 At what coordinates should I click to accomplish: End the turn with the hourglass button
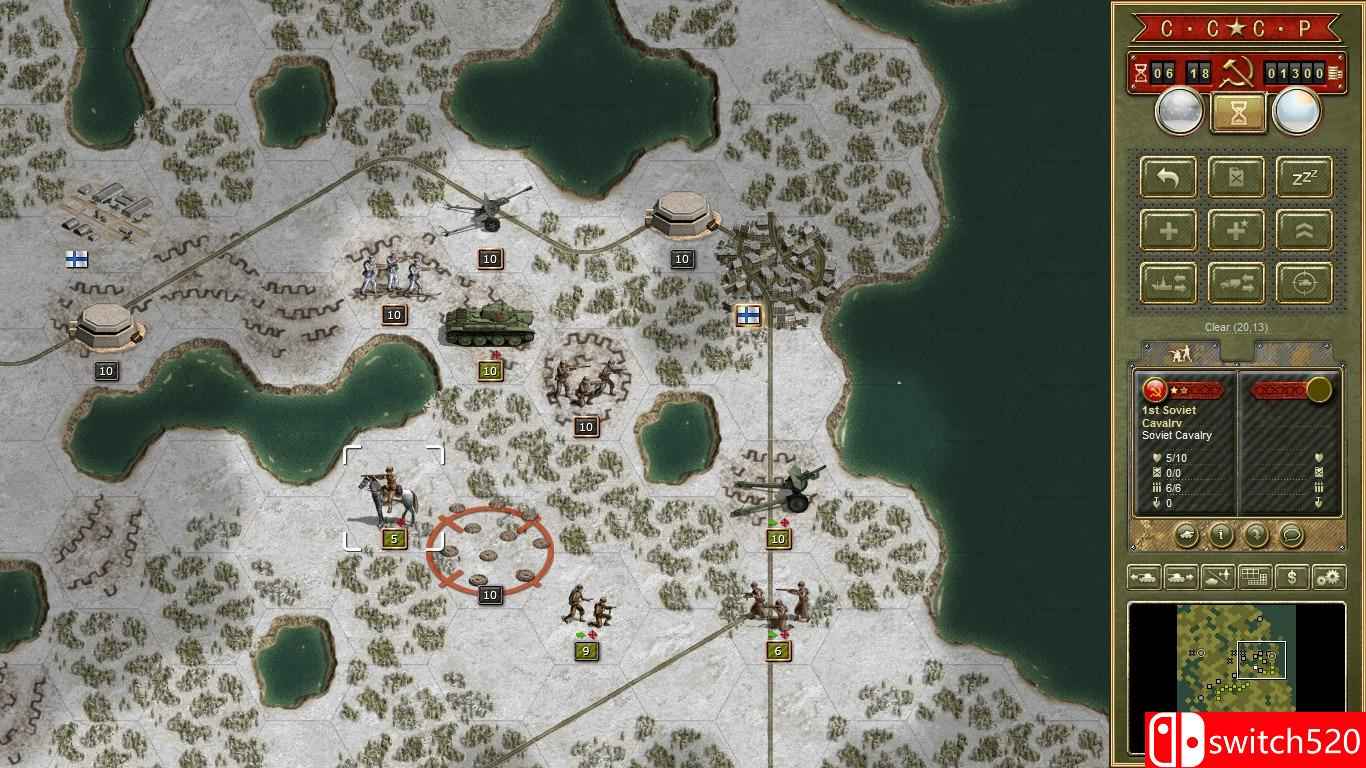pyautogui.click(x=1237, y=111)
